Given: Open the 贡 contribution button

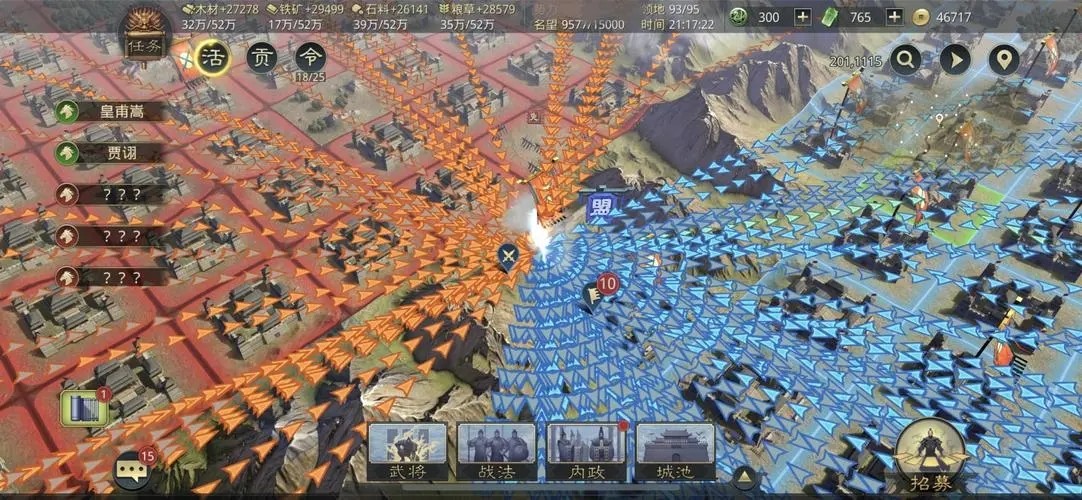Looking at the screenshot, I should point(262,58).
